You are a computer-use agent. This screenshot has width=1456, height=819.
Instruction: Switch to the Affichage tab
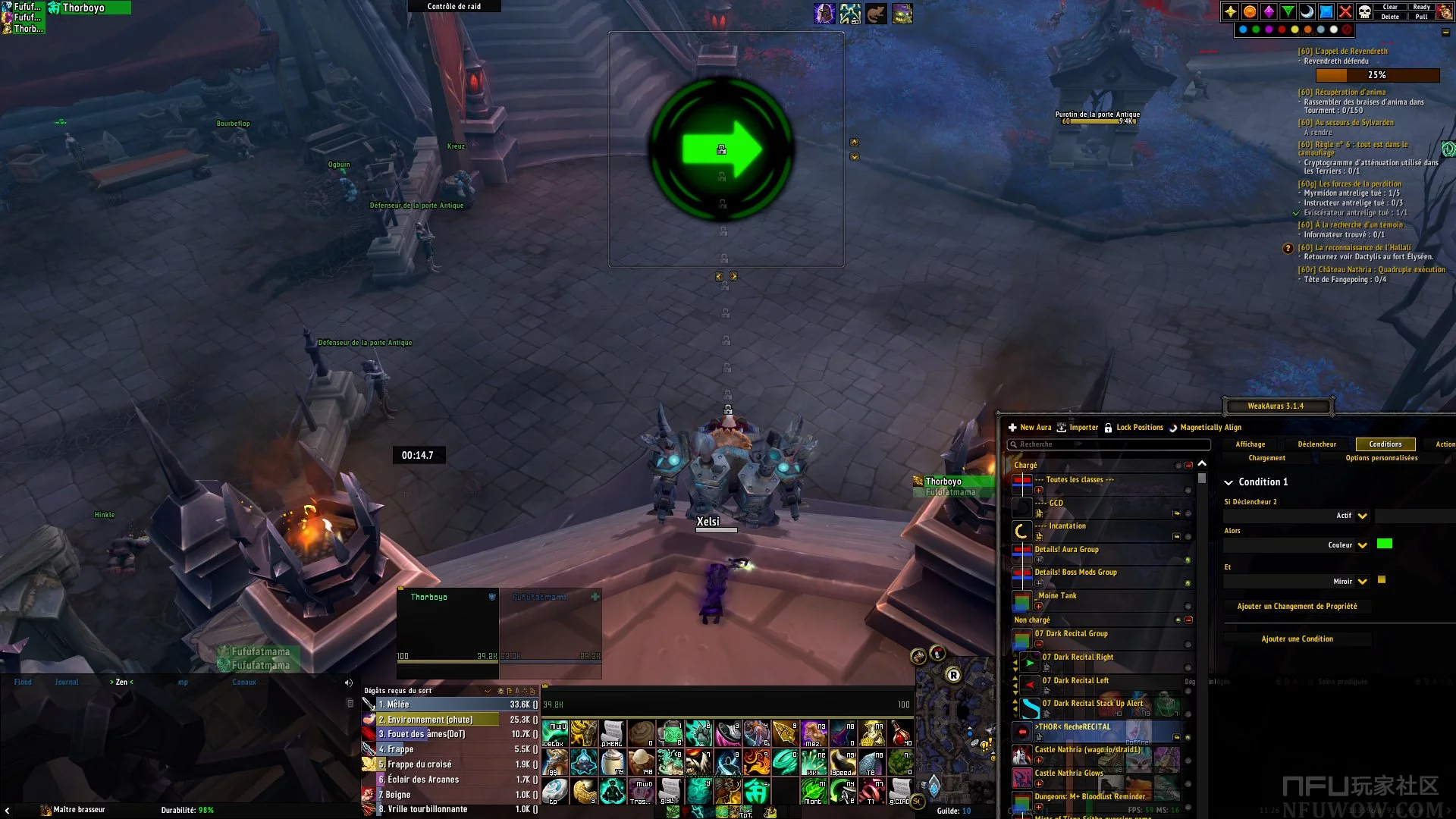click(1250, 444)
